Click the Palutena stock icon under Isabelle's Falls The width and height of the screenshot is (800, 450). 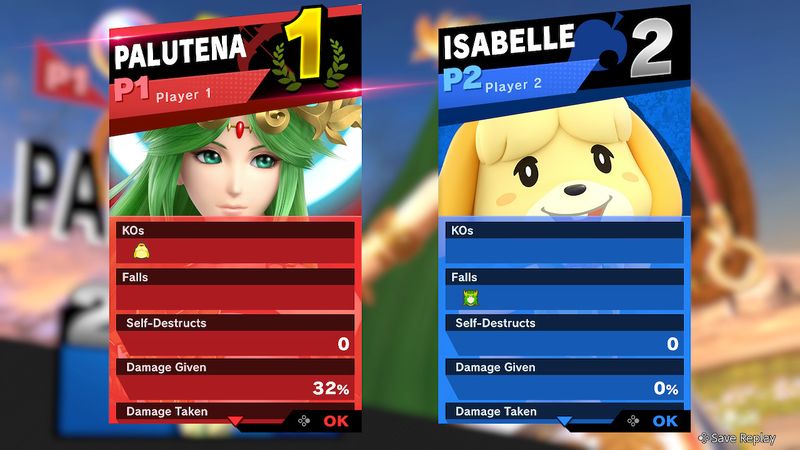pyautogui.click(x=469, y=298)
